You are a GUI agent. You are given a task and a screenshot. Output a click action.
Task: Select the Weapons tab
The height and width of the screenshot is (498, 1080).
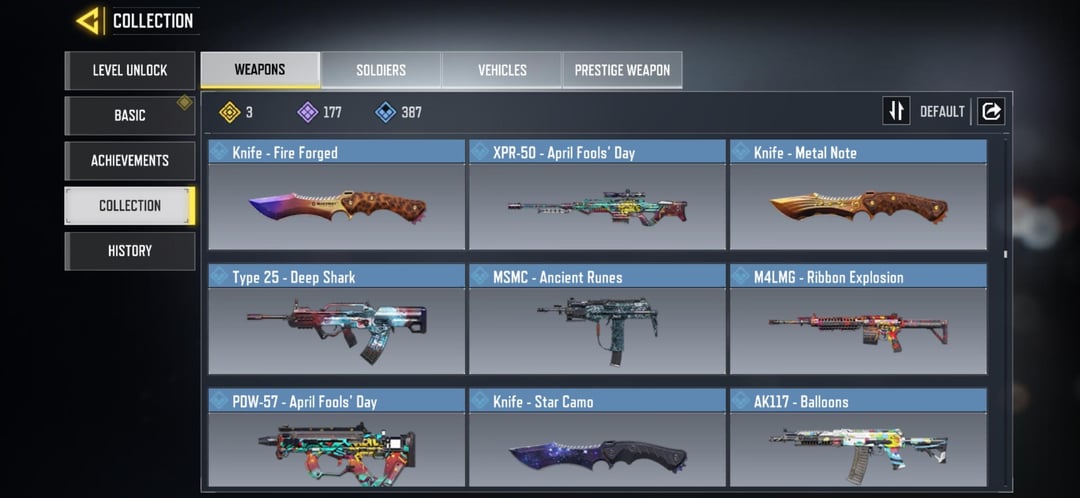260,70
